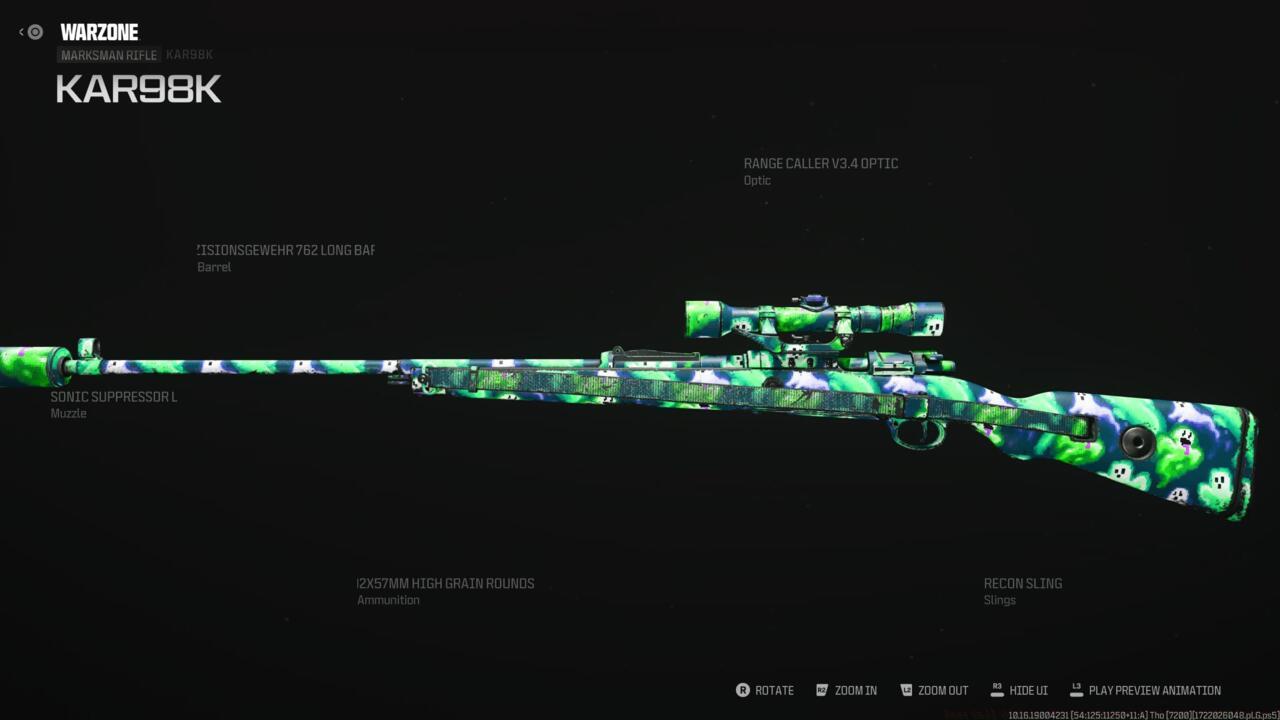Choose the Sonic Suppressor L muzzle

[114, 398]
